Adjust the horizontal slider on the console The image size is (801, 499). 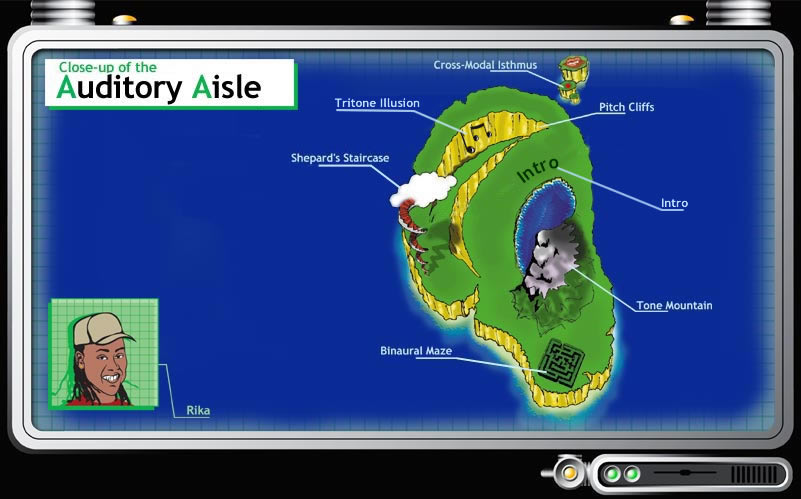click(x=684, y=471)
